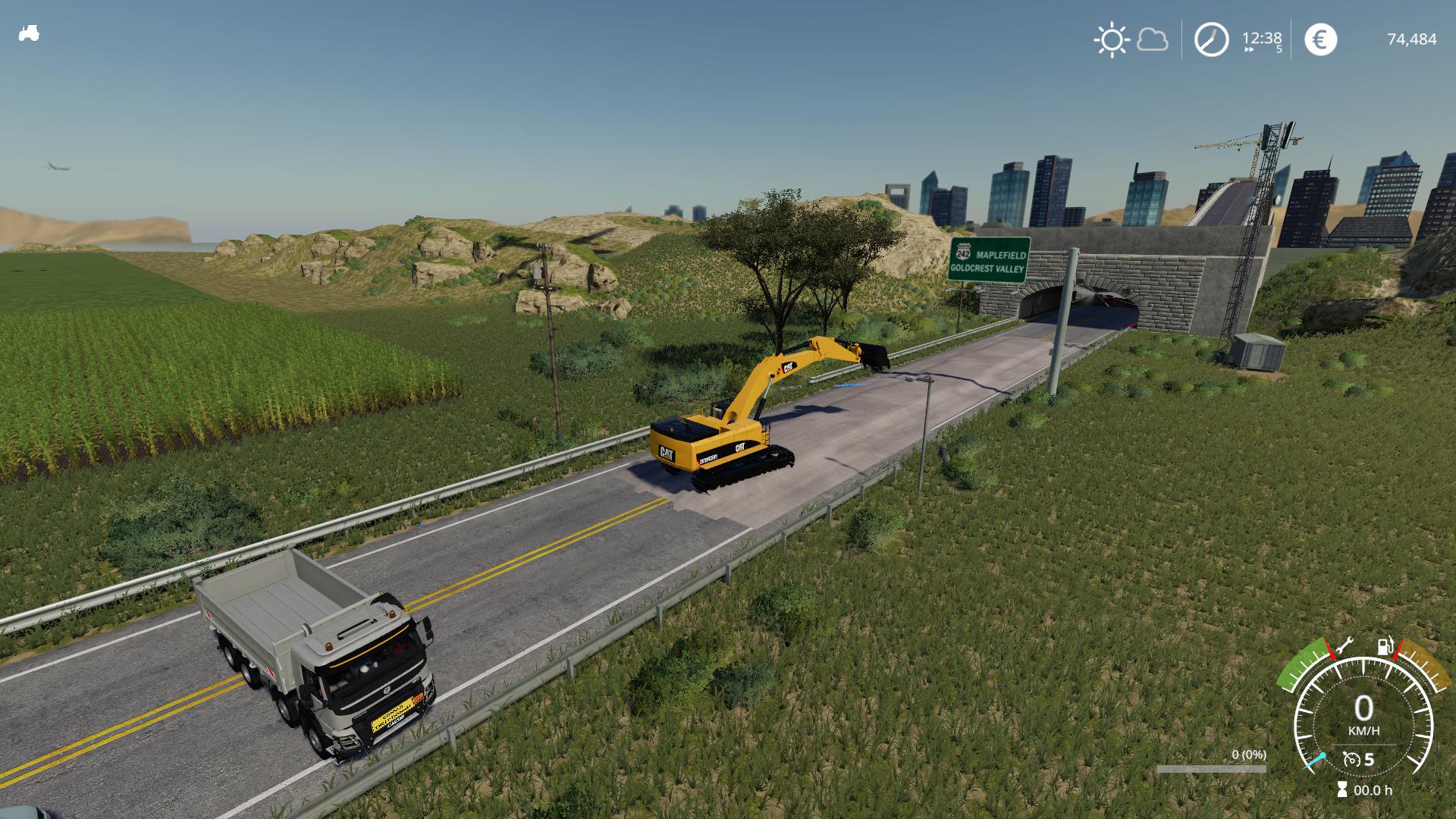Viewport: 1456px width, 819px height.
Task: Click the wrench damage icon on the gauge
Action: click(1344, 646)
